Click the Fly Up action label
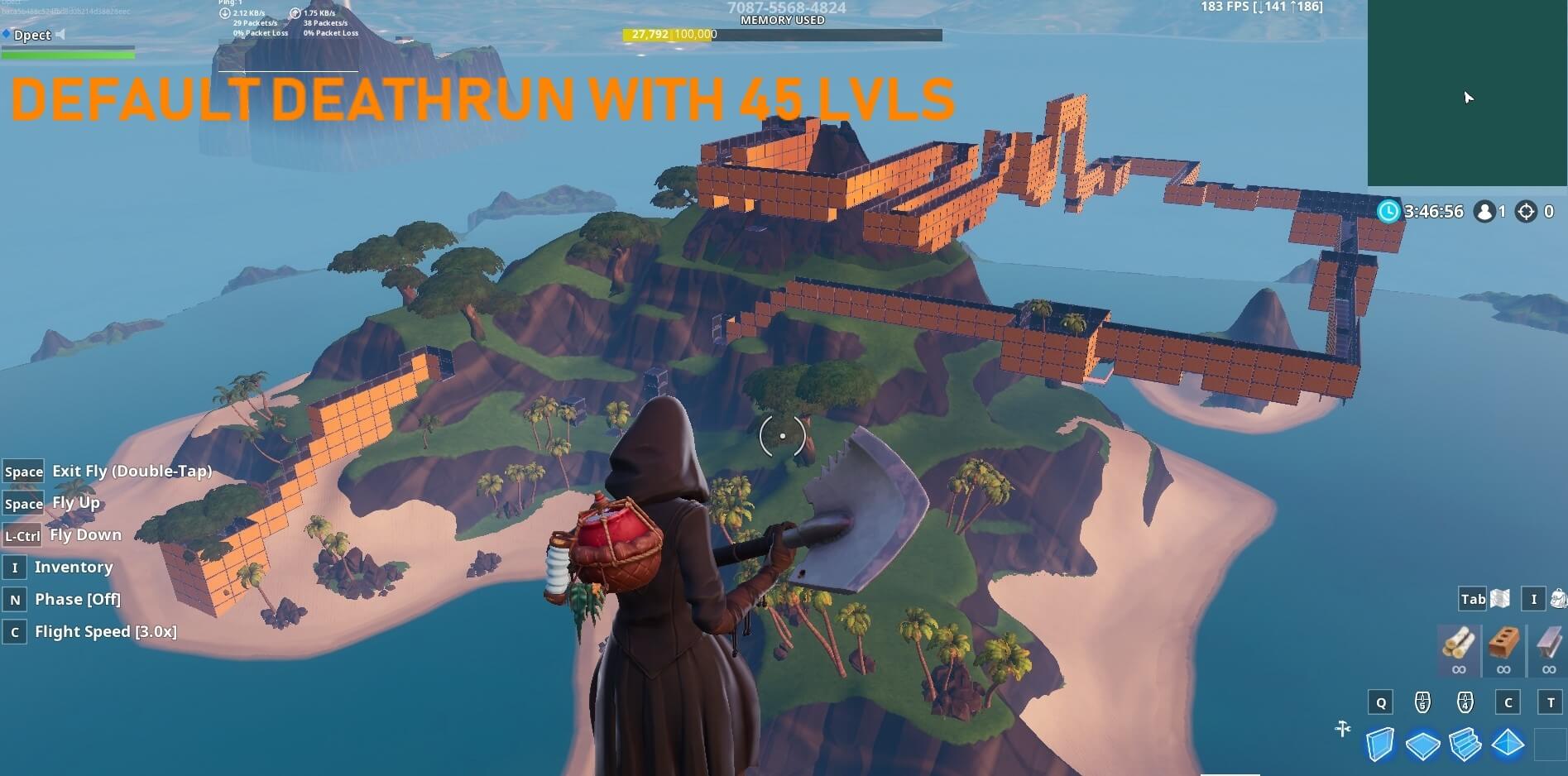1568x776 pixels. [x=75, y=502]
